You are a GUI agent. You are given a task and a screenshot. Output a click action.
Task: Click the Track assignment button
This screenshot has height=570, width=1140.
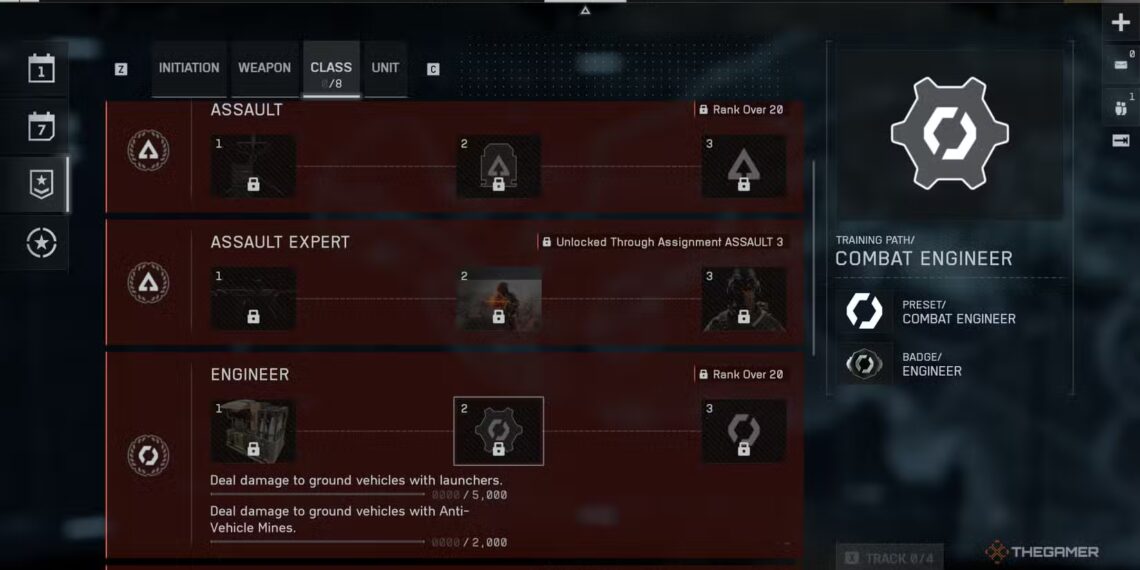coord(889,558)
